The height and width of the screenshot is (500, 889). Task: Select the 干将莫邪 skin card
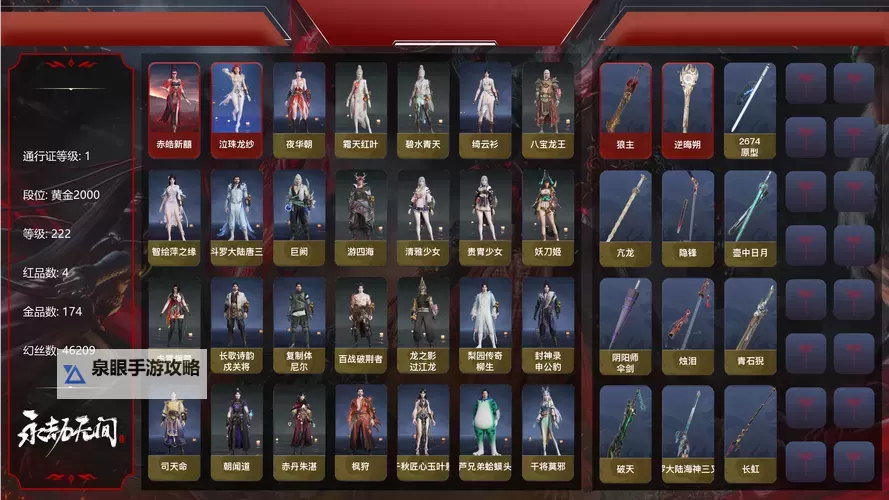click(x=546, y=430)
